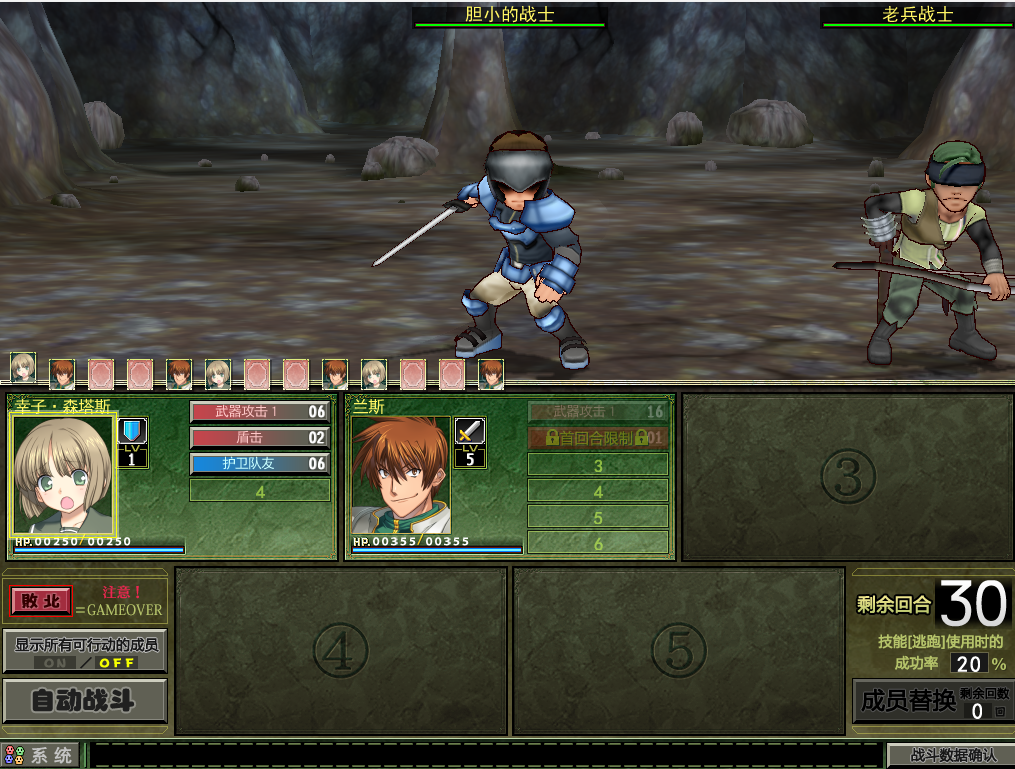Target enemy nameplate 老兵战士
Viewport: 1015px width, 769px height.
[x=916, y=15]
